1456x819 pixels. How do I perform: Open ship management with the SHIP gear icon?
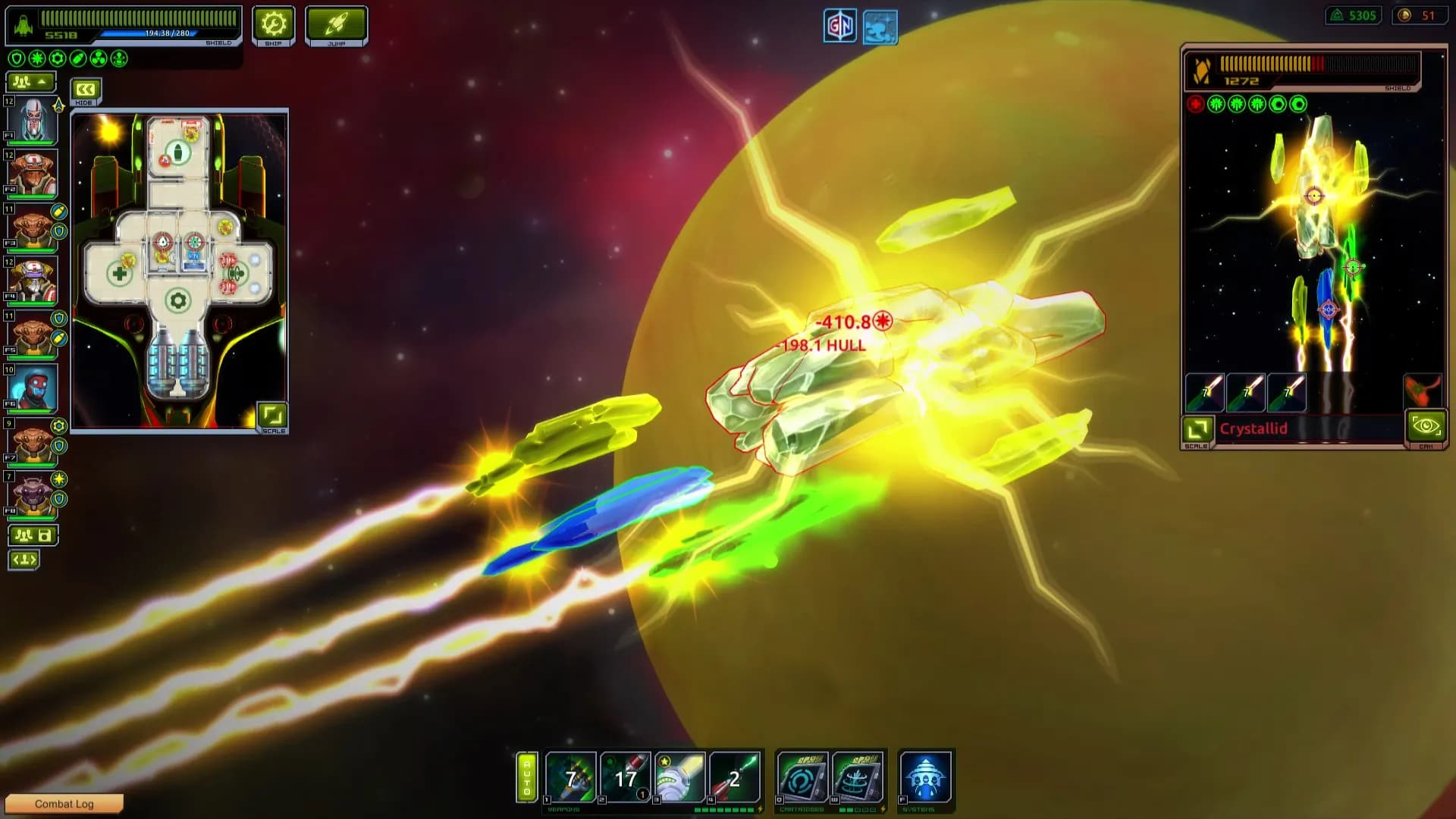pos(274,24)
